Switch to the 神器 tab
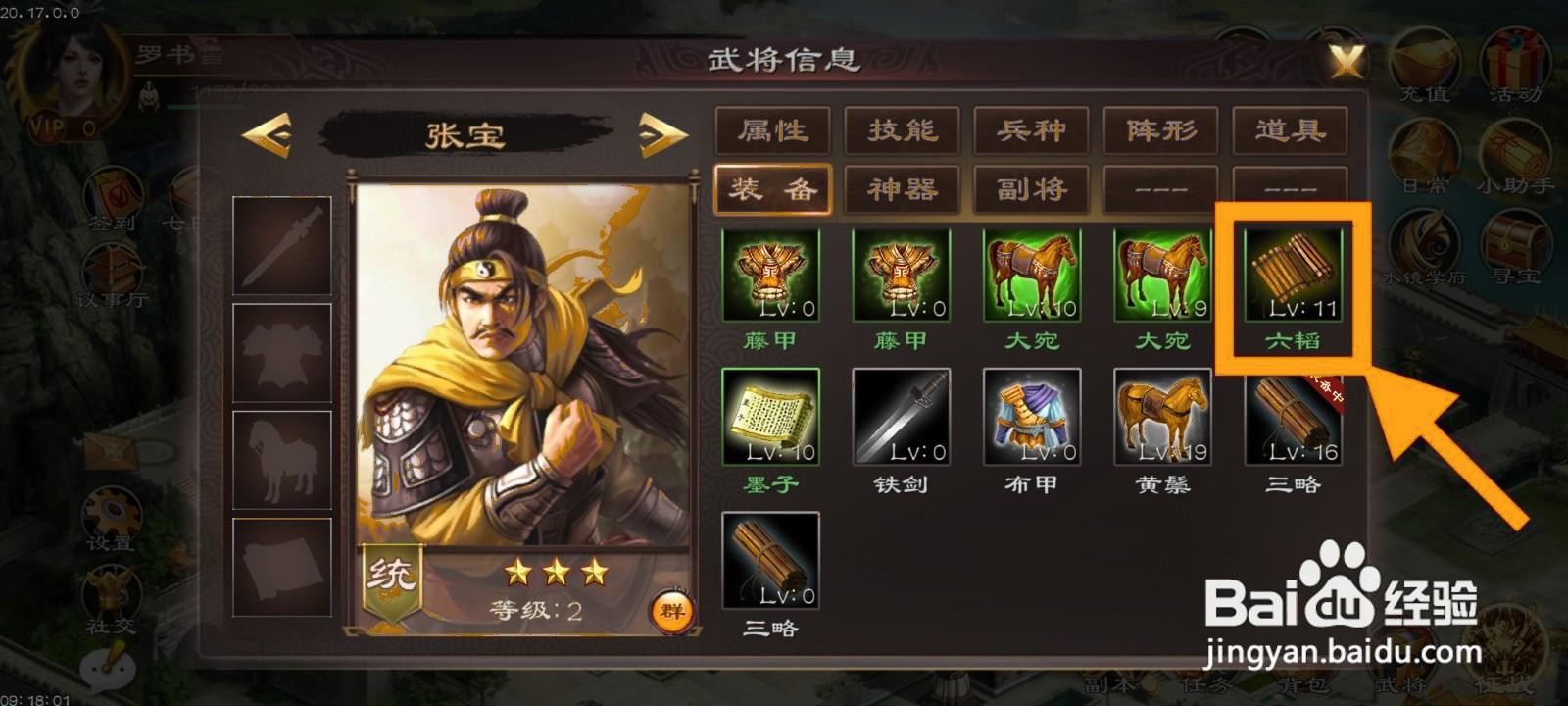Viewport: 1568px width, 706px height. [x=900, y=189]
